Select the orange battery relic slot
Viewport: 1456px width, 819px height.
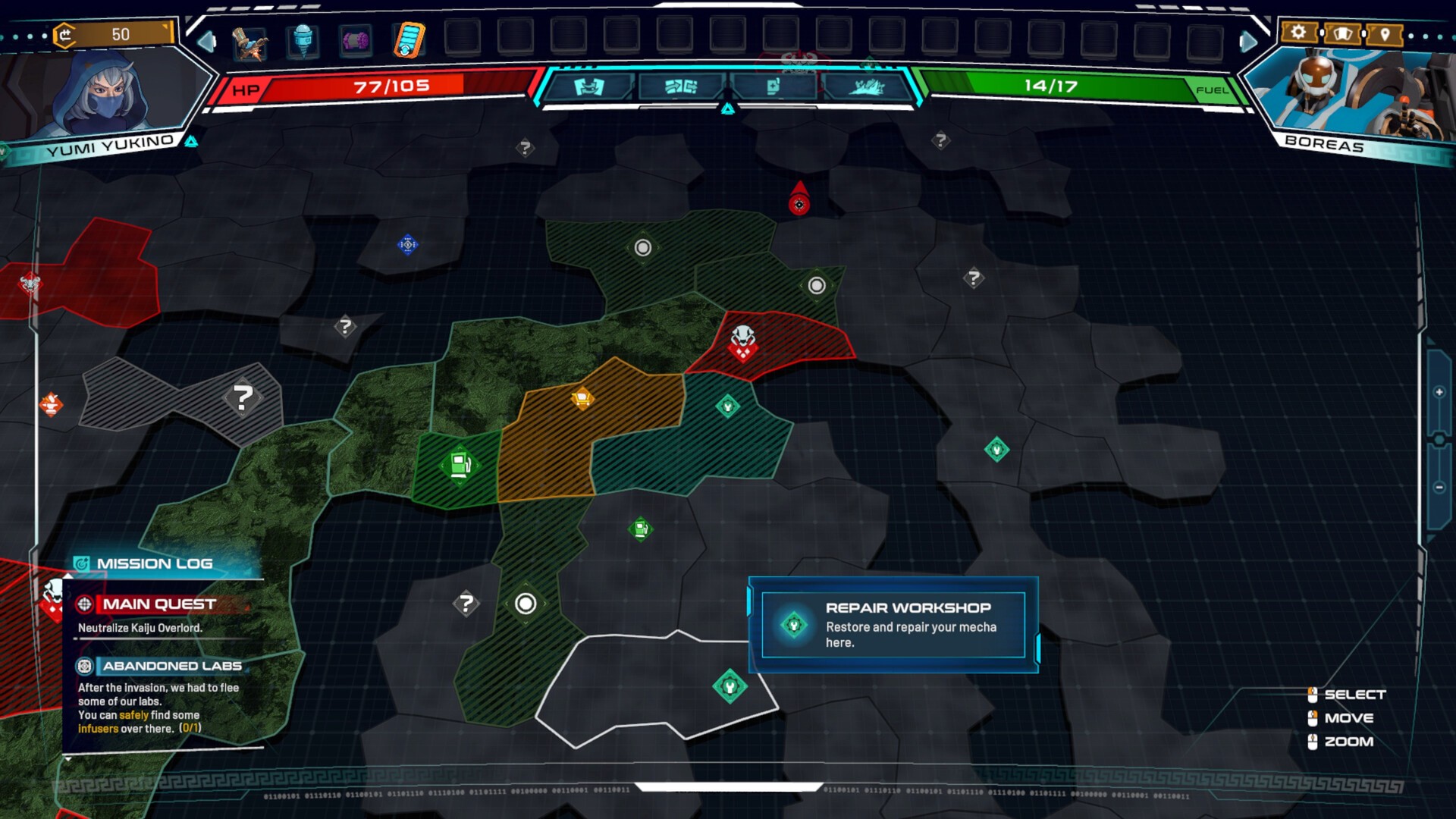click(x=409, y=39)
